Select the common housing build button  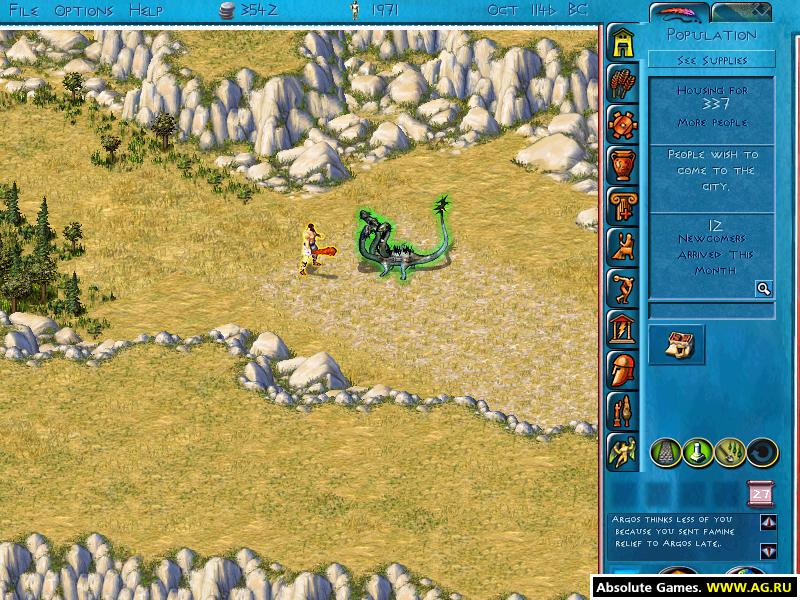pos(677,345)
